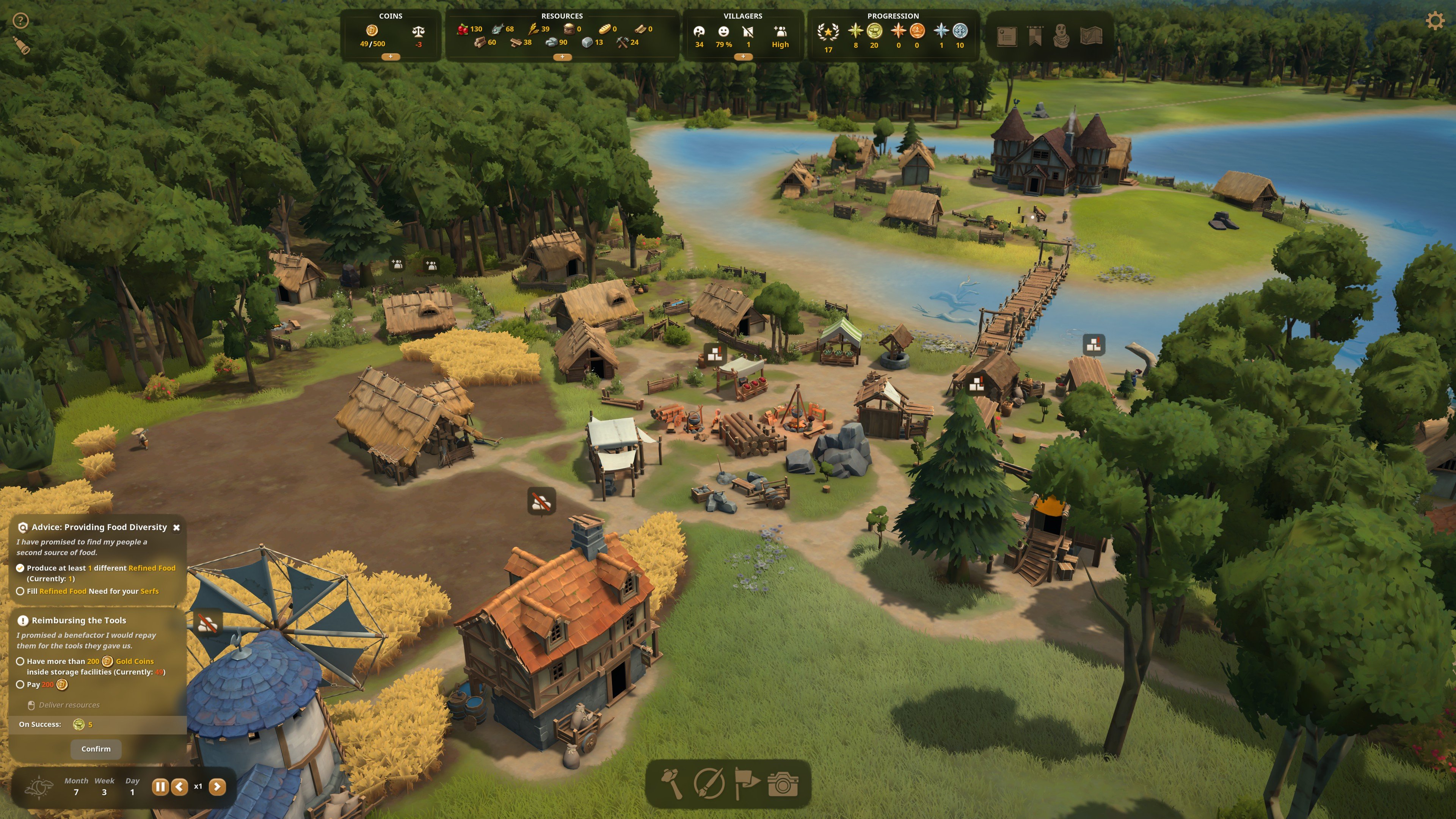Open the folded map icon
Image resolution: width=1456 pixels, height=819 pixels.
(x=1091, y=37)
